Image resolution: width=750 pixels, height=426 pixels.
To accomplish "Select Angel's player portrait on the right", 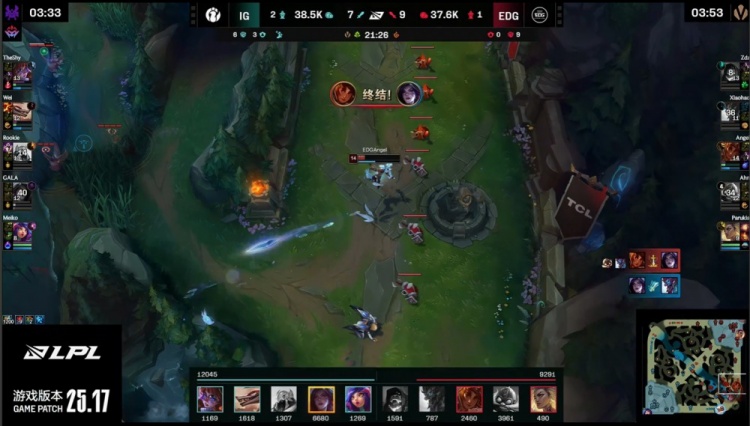I will [730, 152].
